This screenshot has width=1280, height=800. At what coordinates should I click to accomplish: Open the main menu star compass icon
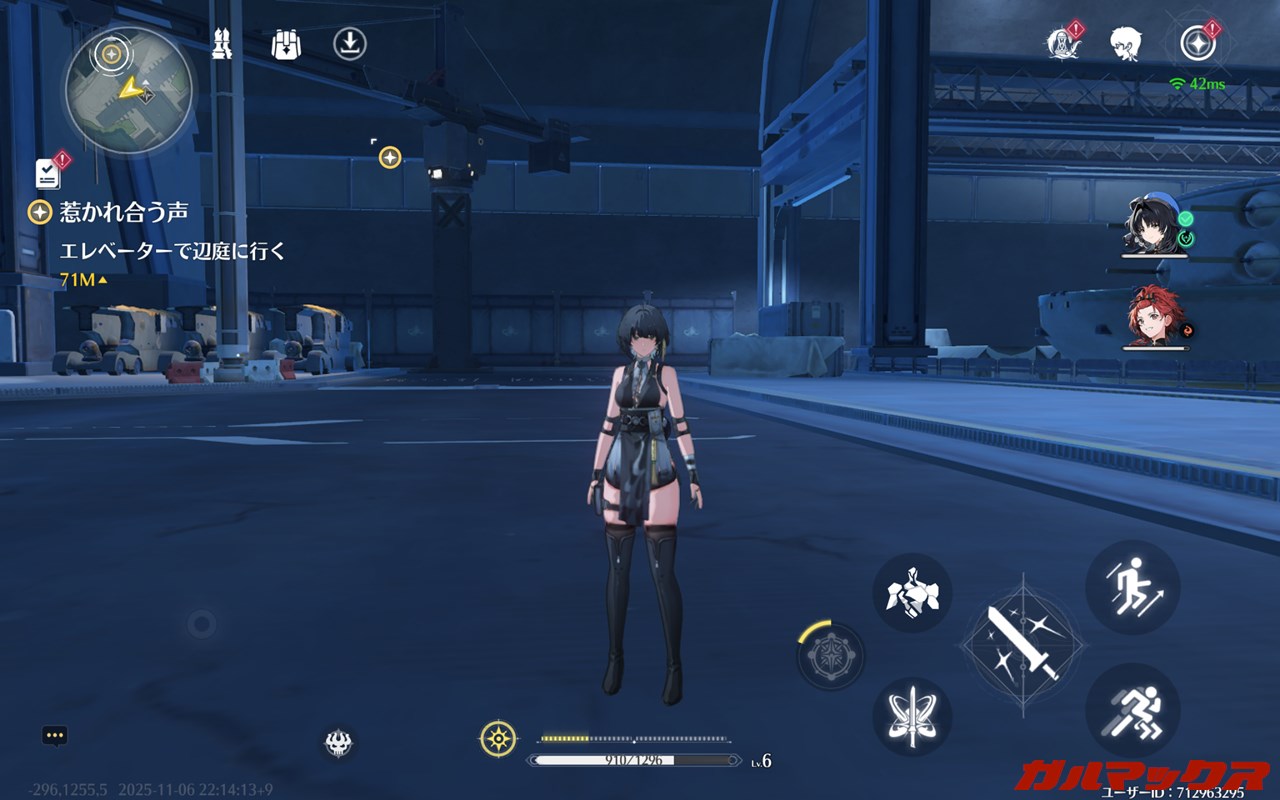coord(1197,43)
